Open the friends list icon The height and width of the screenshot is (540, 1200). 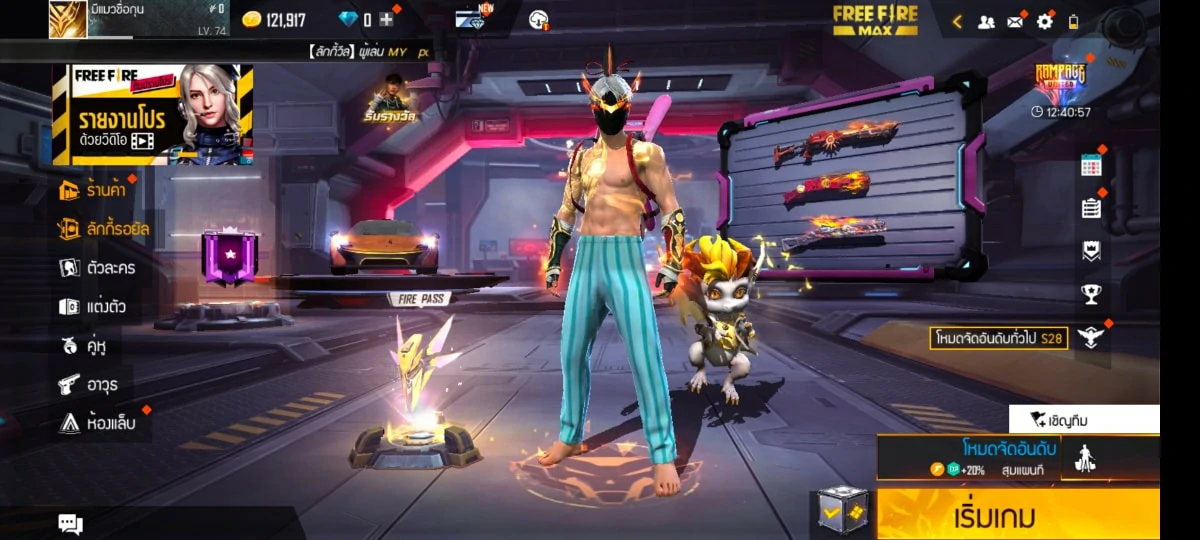[986, 21]
